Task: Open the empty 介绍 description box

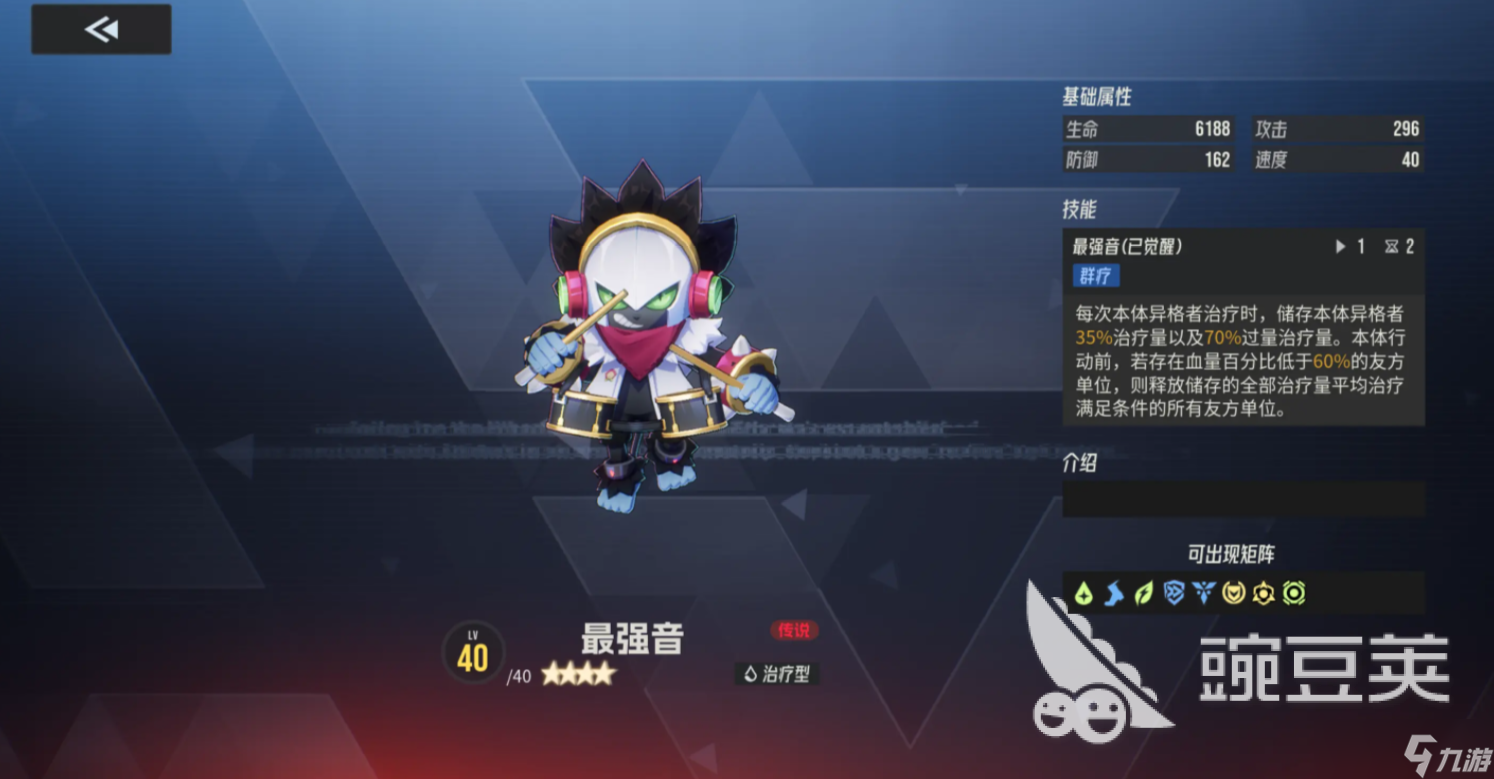Action: tap(1243, 498)
